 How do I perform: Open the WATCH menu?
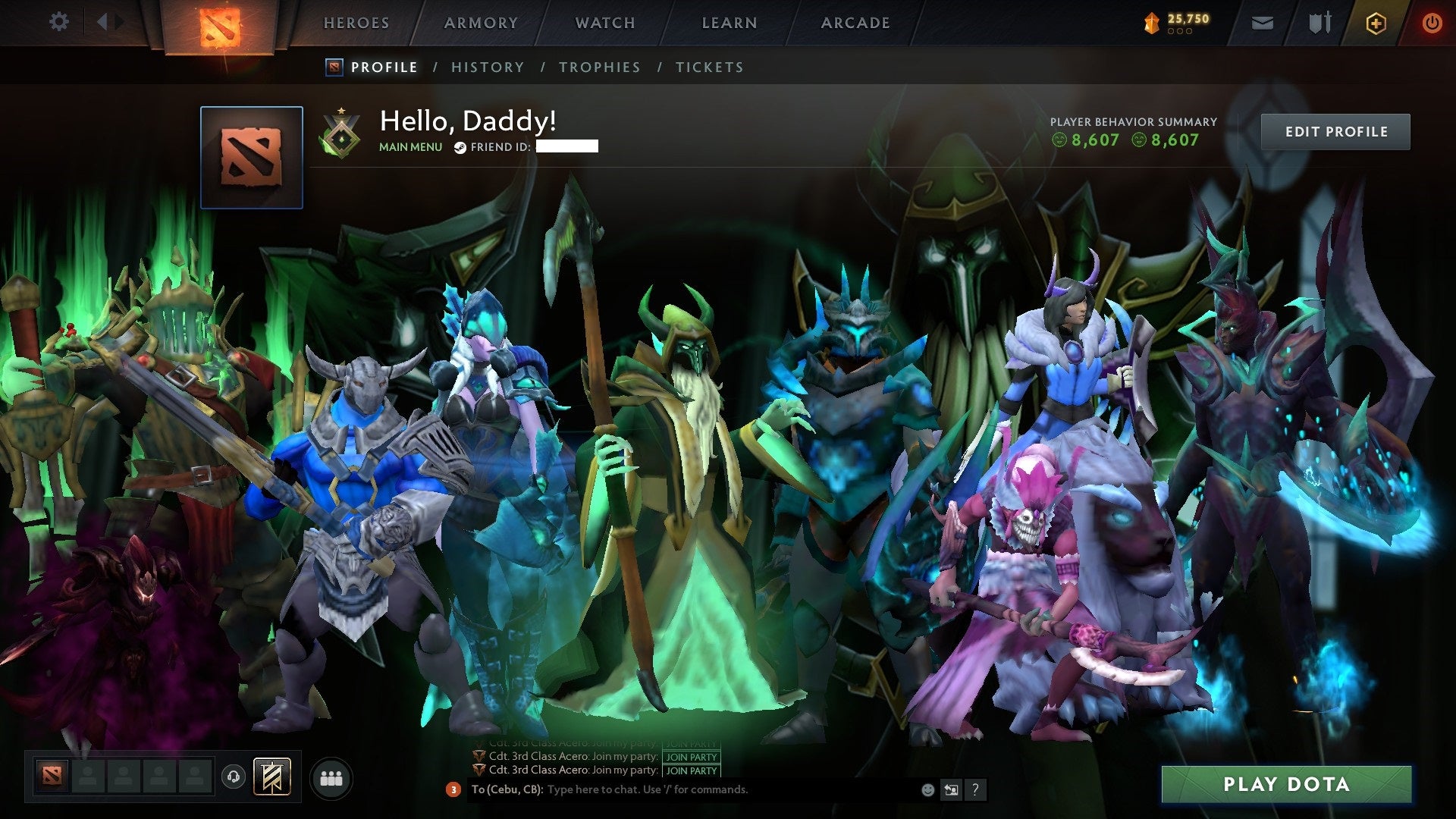(604, 23)
